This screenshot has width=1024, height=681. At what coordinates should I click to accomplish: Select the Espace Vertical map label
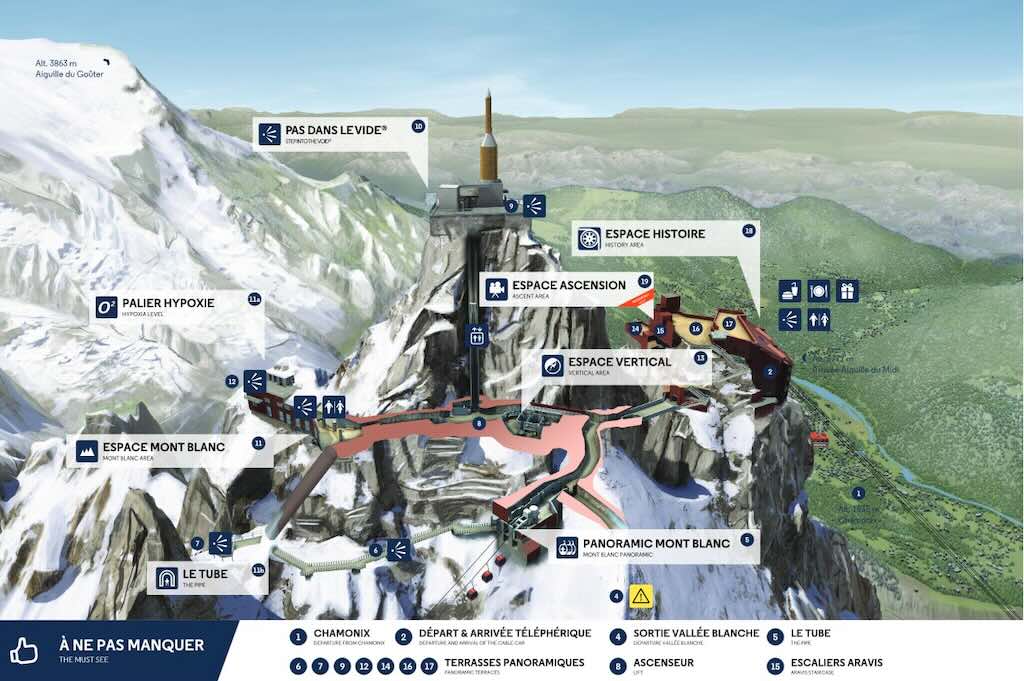(620, 365)
